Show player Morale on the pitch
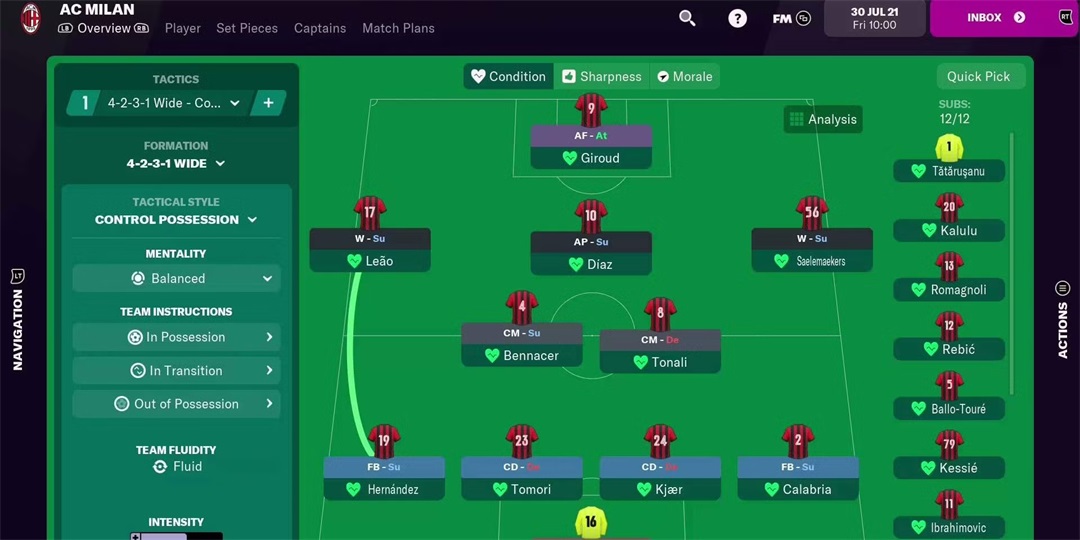 (685, 76)
